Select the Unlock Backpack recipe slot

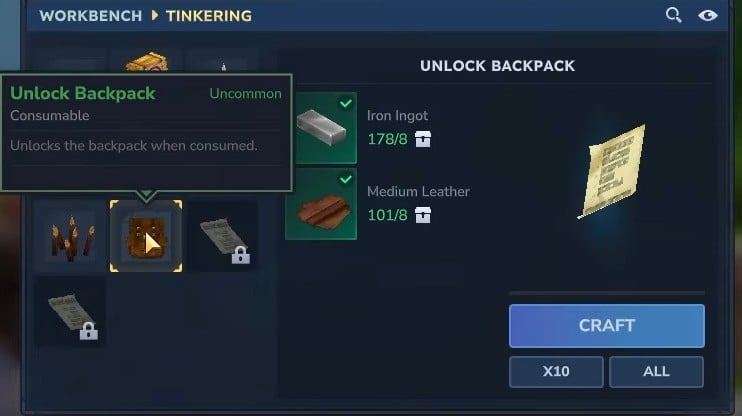pyautogui.click(x=146, y=236)
